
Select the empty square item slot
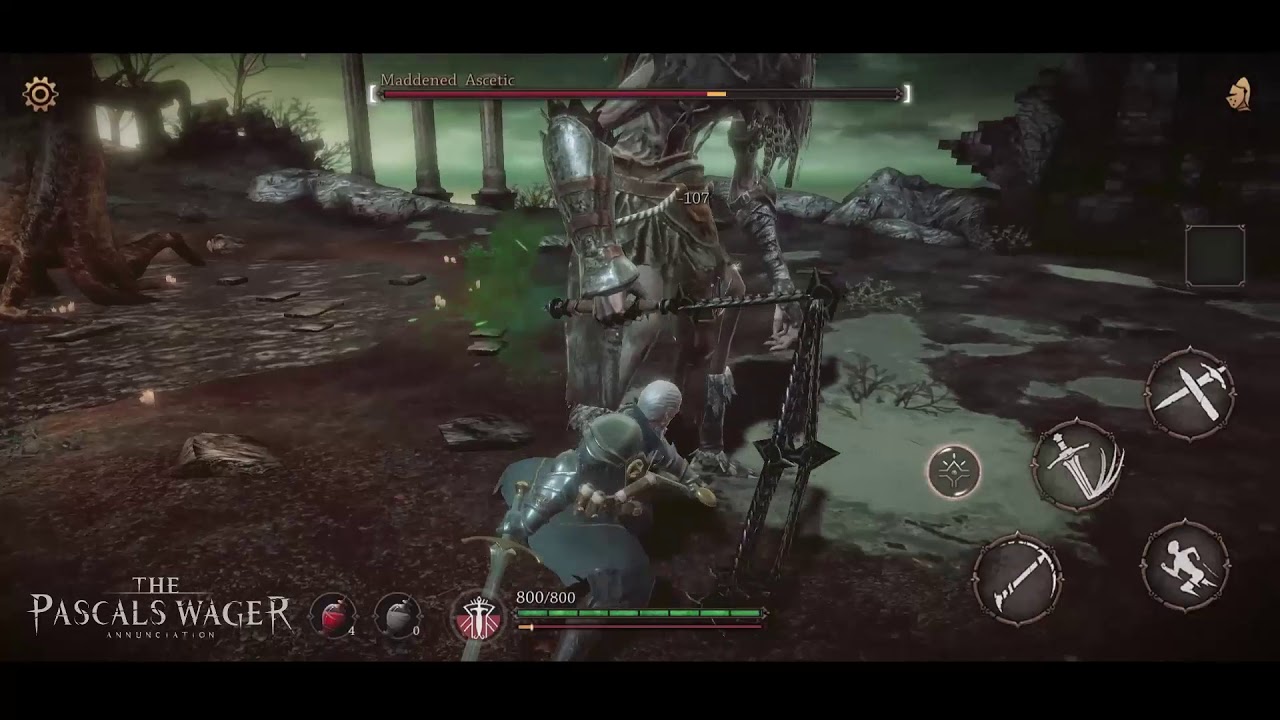[x=1215, y=256]
